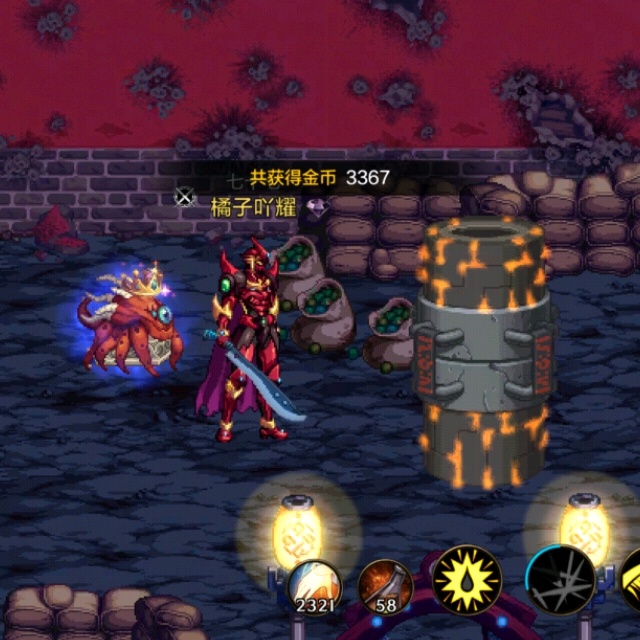Viewport: 640px width, 640px height.
Task: Activate the yellow starburst droplet skill
Action: tap(466, 580)
